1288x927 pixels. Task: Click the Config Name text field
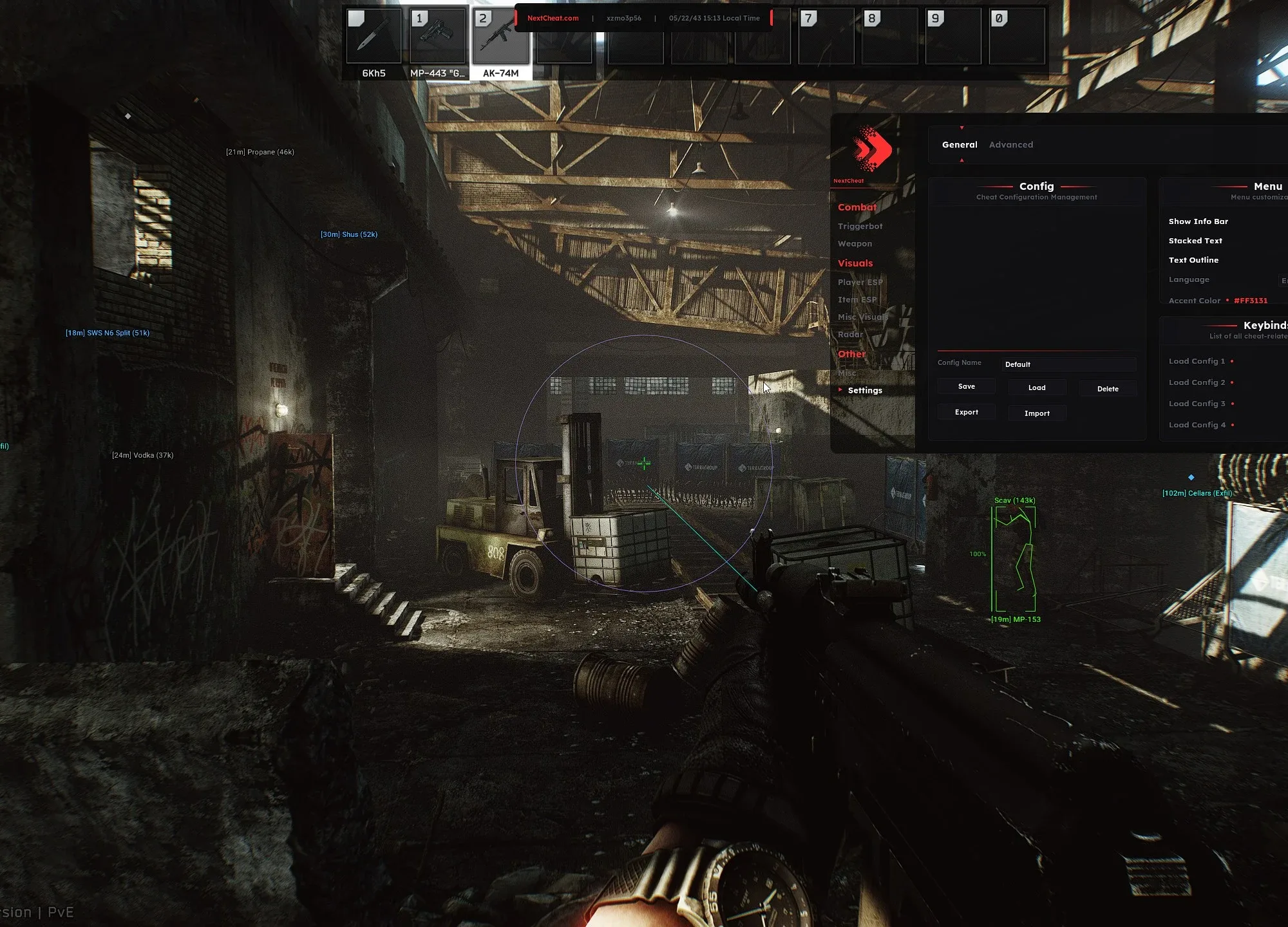point(1068,364)
